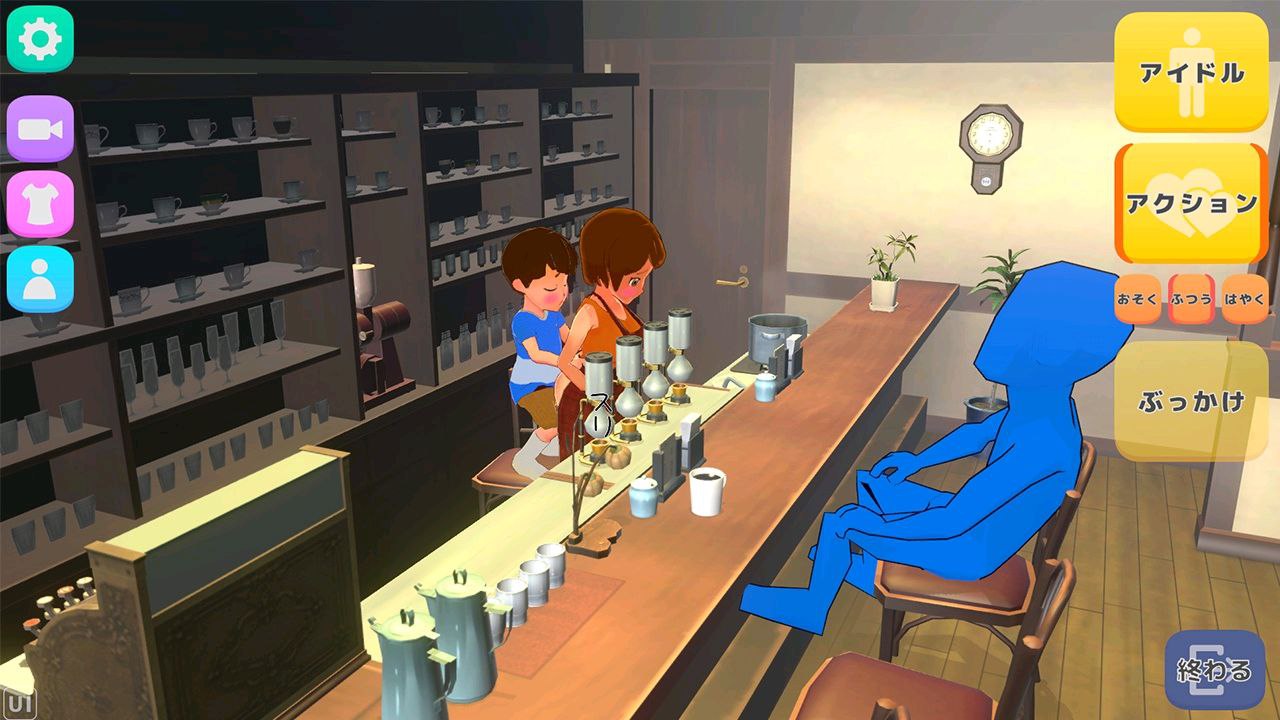Image resolution: width=1280 pixels, height=720 pixels.
Task: Click the wall clock above the counter
Action: (x=990, y=133)
